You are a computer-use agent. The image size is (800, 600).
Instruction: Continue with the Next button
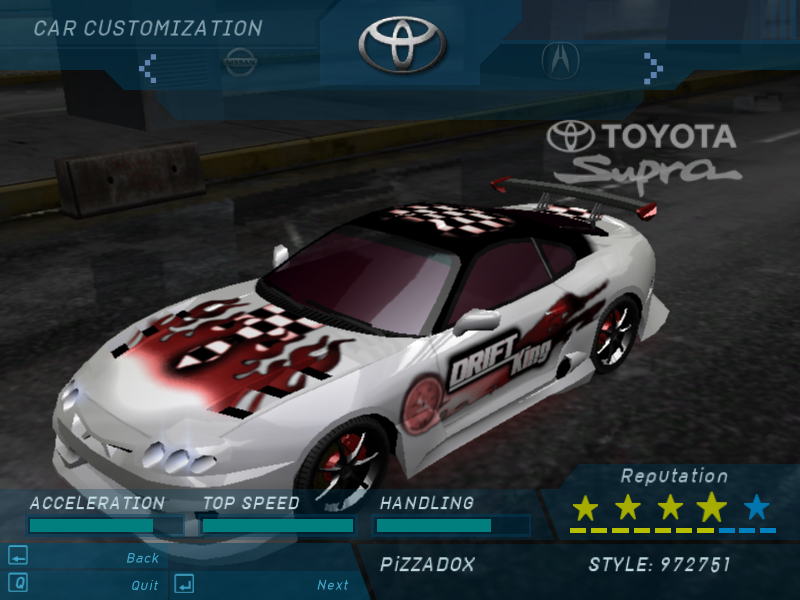[x=333, y=585]
